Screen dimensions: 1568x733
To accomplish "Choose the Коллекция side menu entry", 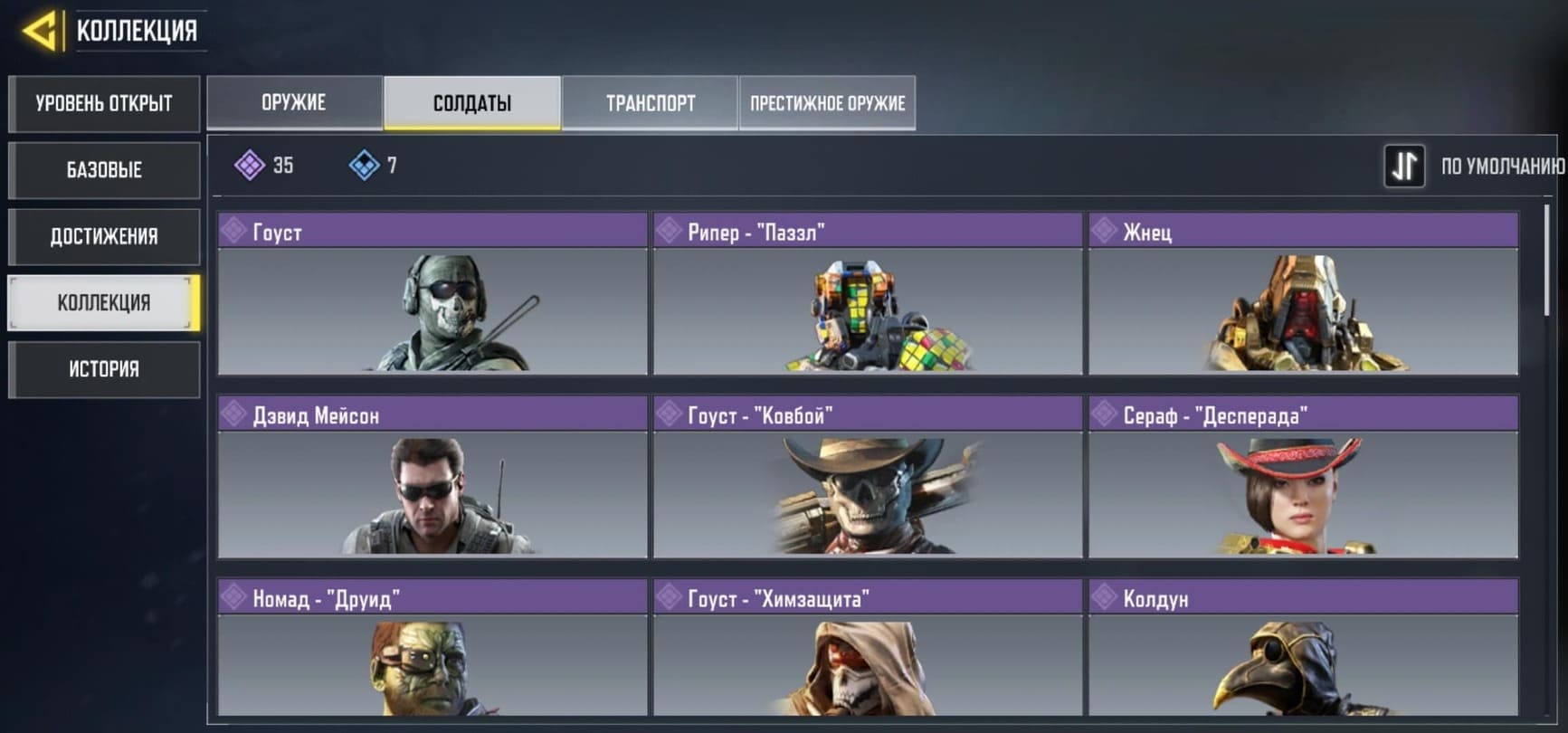I will point(104,303).
